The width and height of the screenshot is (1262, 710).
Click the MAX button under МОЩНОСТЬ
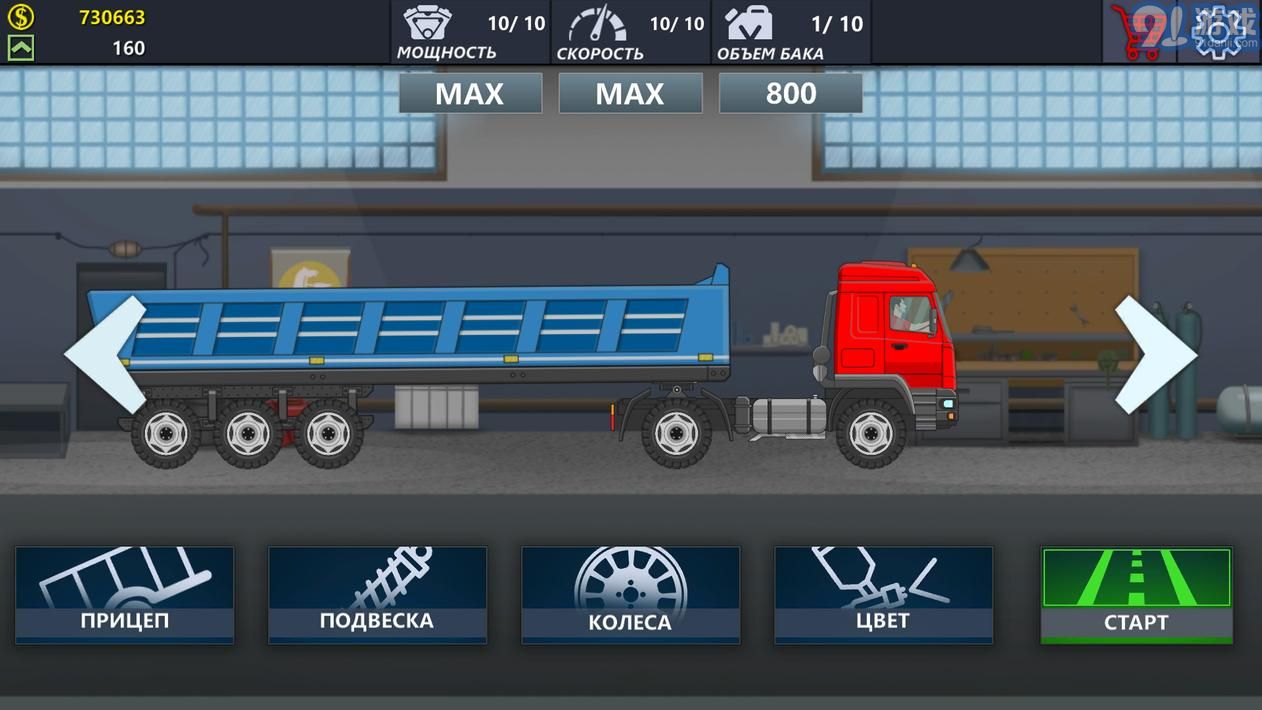(x=470, y=93)
